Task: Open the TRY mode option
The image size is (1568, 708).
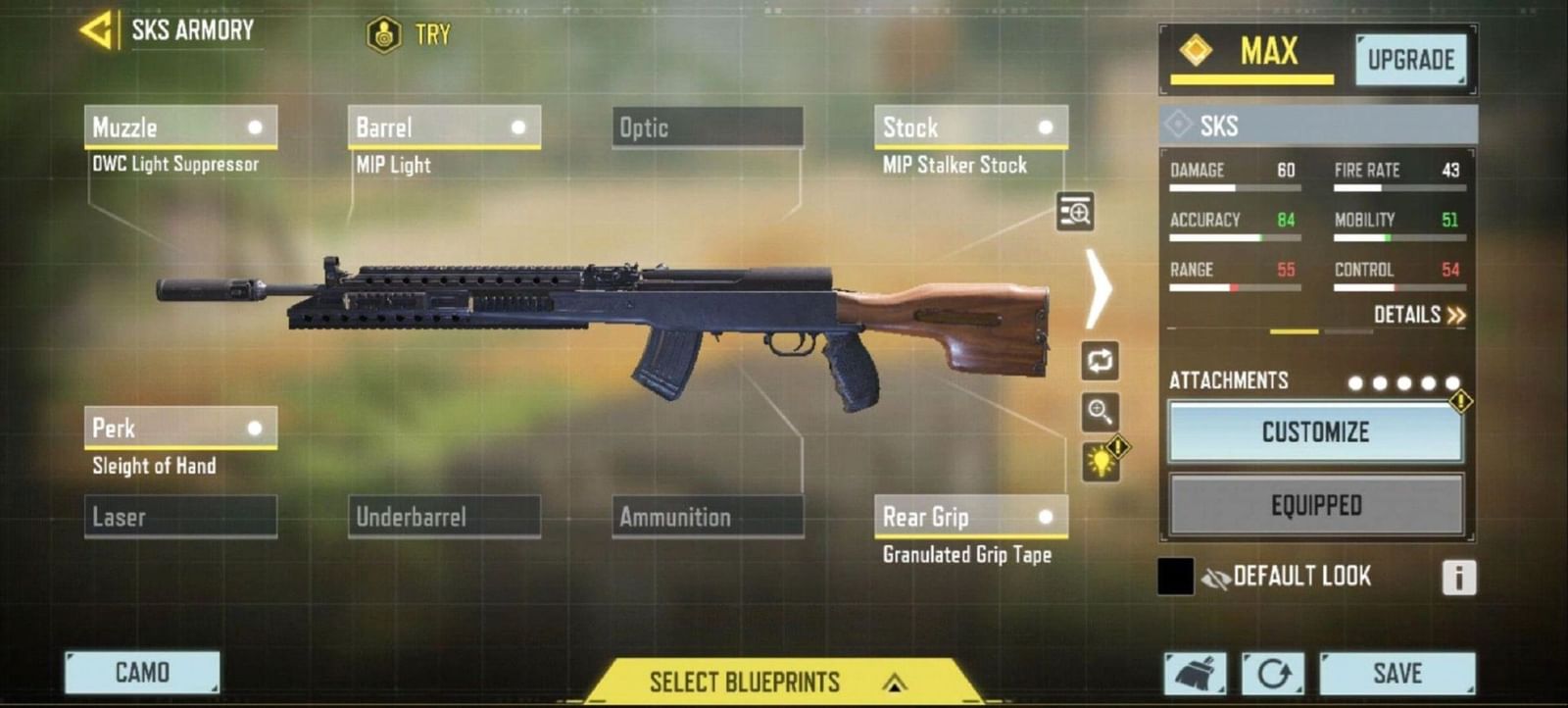Action: coord(405,33)
